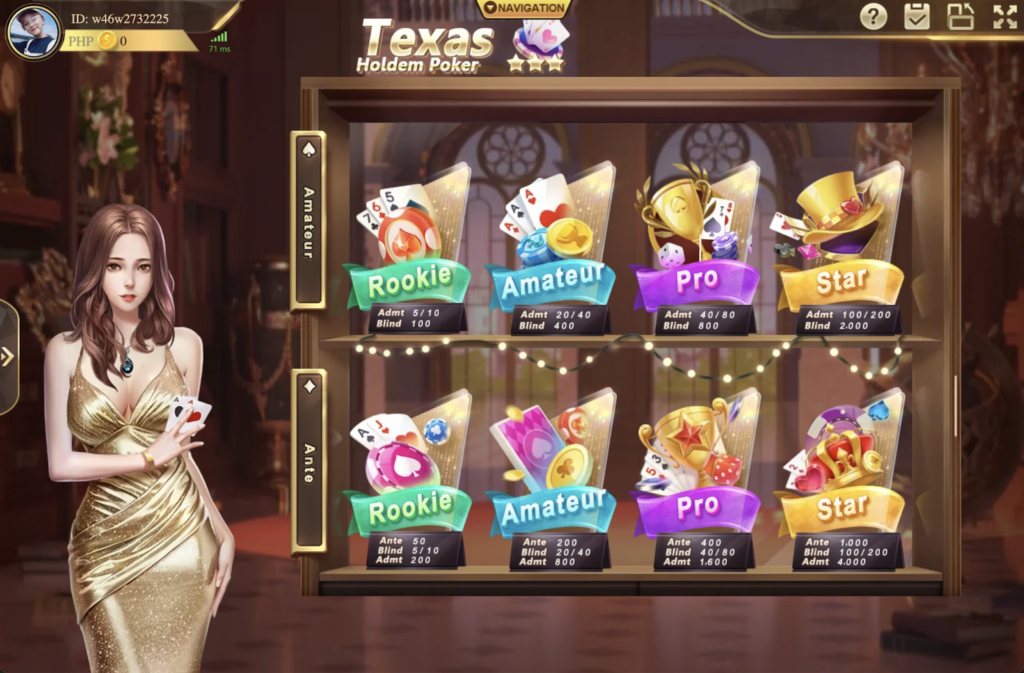This screenshot has width=1024, height=673.
Task: Open the player avatar profile
Action: point(34,32)
